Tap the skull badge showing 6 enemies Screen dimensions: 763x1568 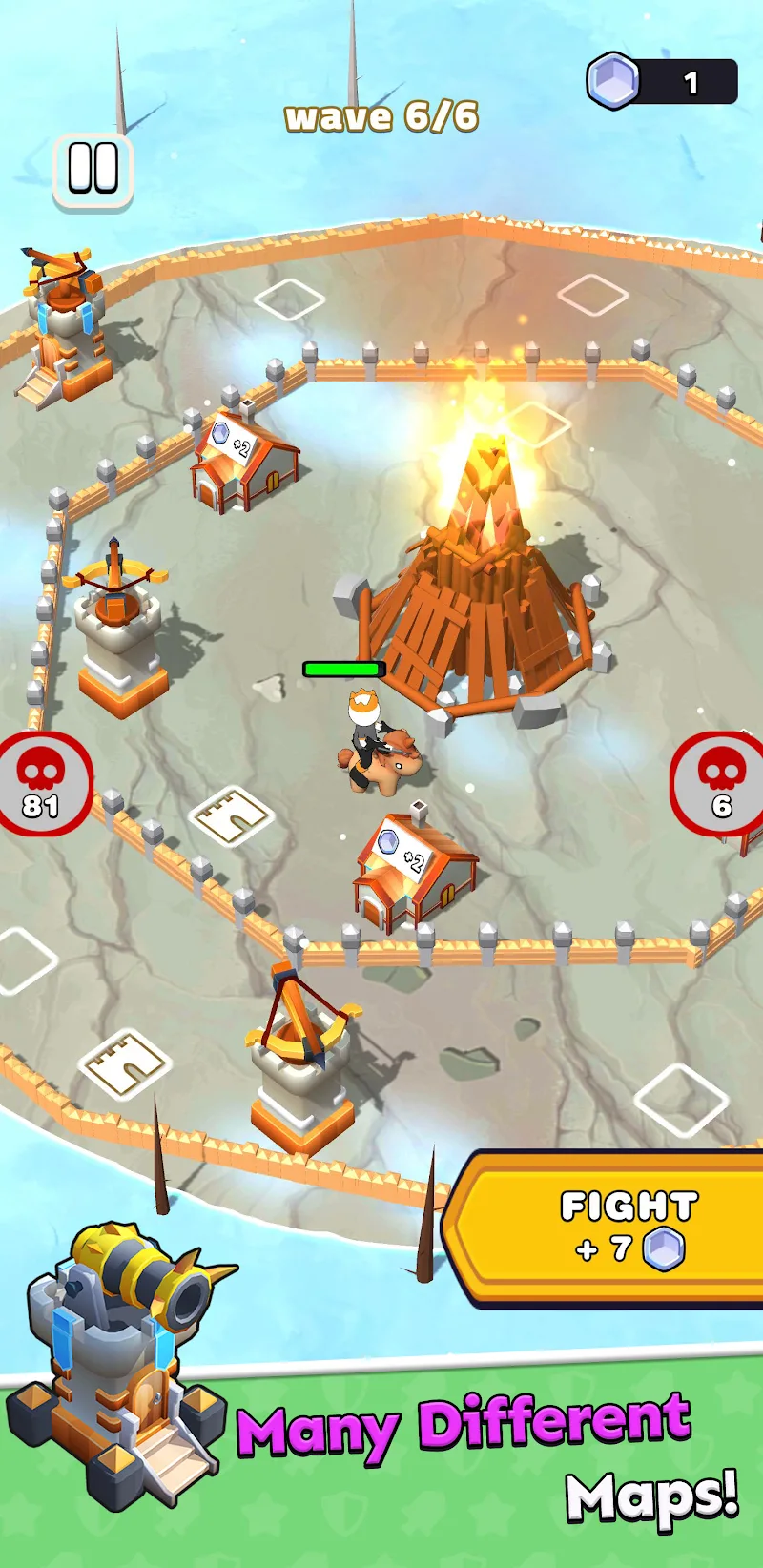718,783
